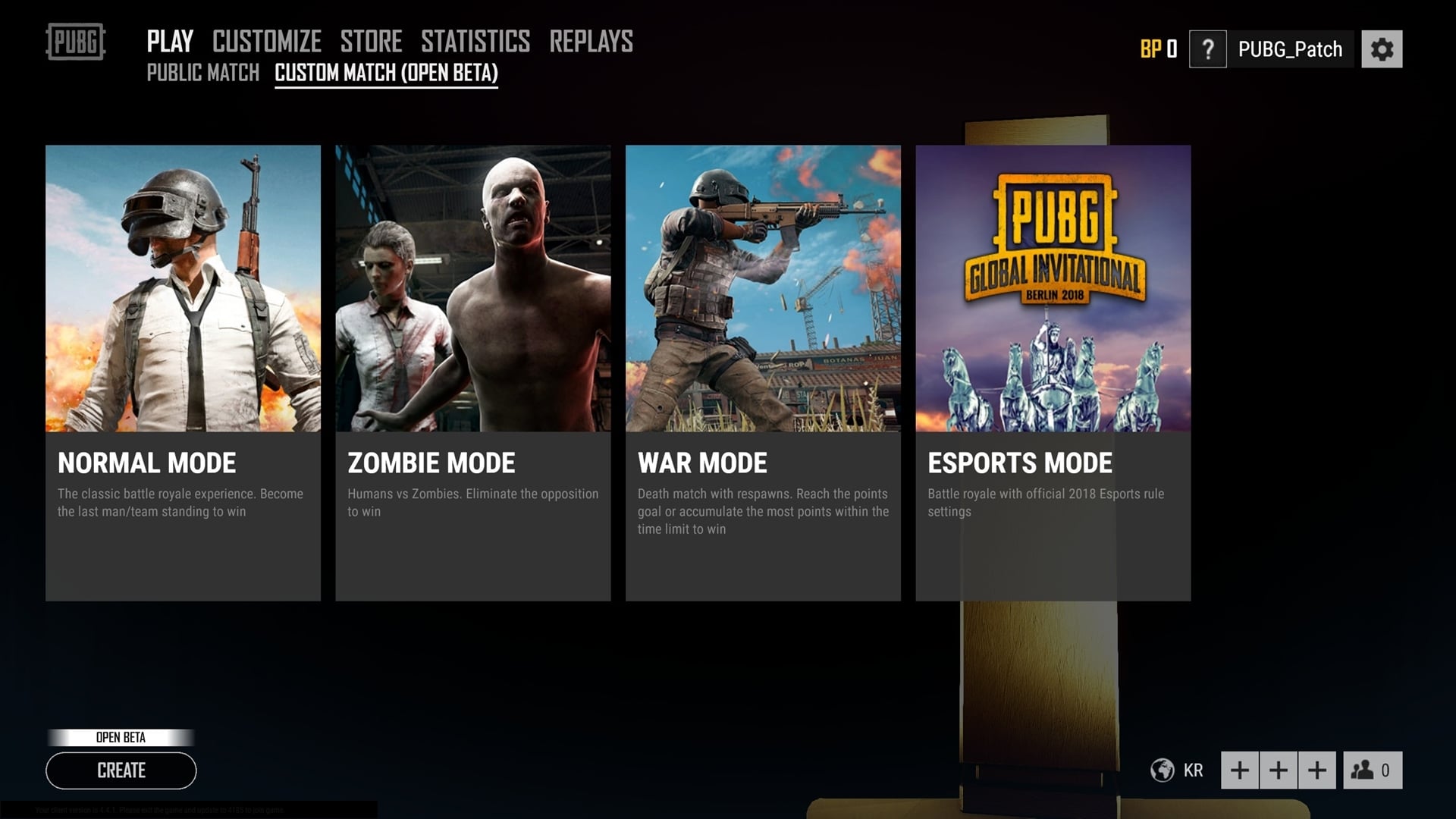The width and height of the screenshot is (1456, 819).
Task: Click the OPEN BETA progress bar
Action: pos(120,736)
